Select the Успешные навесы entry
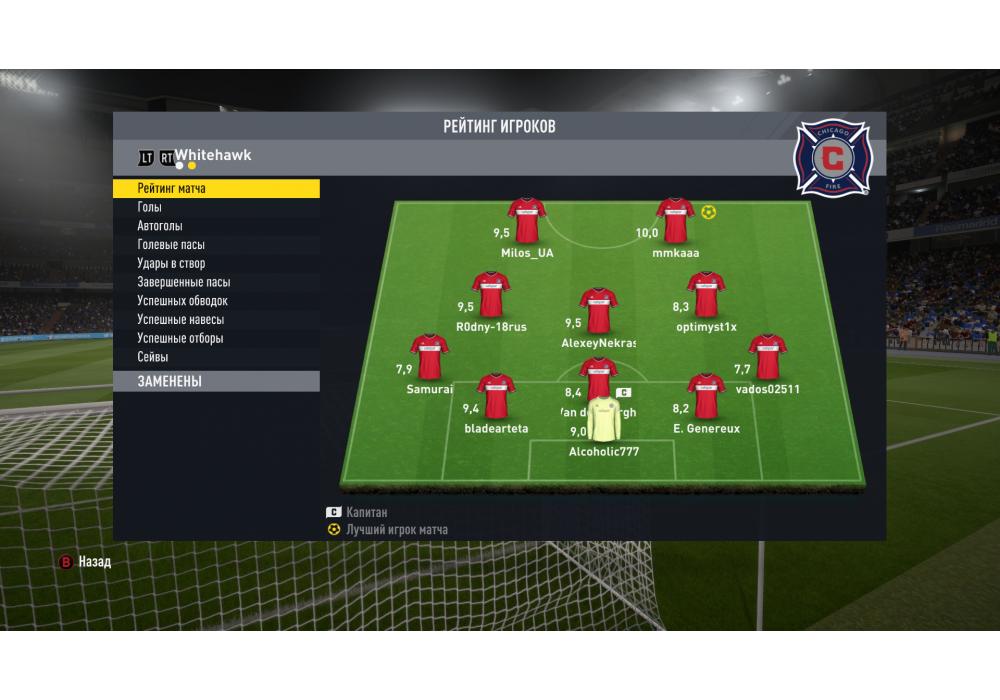The width and height of the screenshot is (1000, 700). pos(180,320)
